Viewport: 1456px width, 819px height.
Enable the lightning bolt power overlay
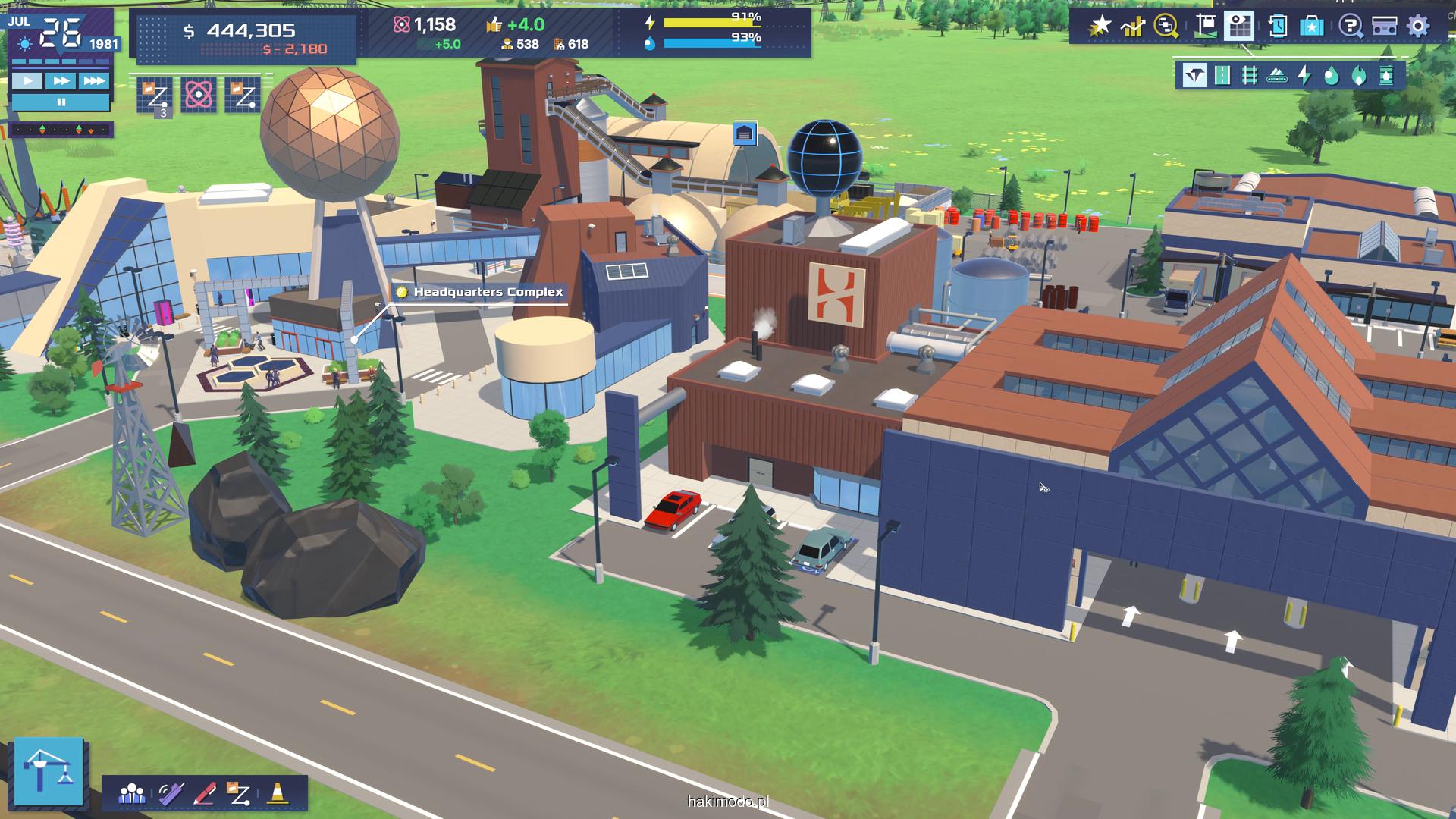pyautogui.click(x=1304, y=76)
